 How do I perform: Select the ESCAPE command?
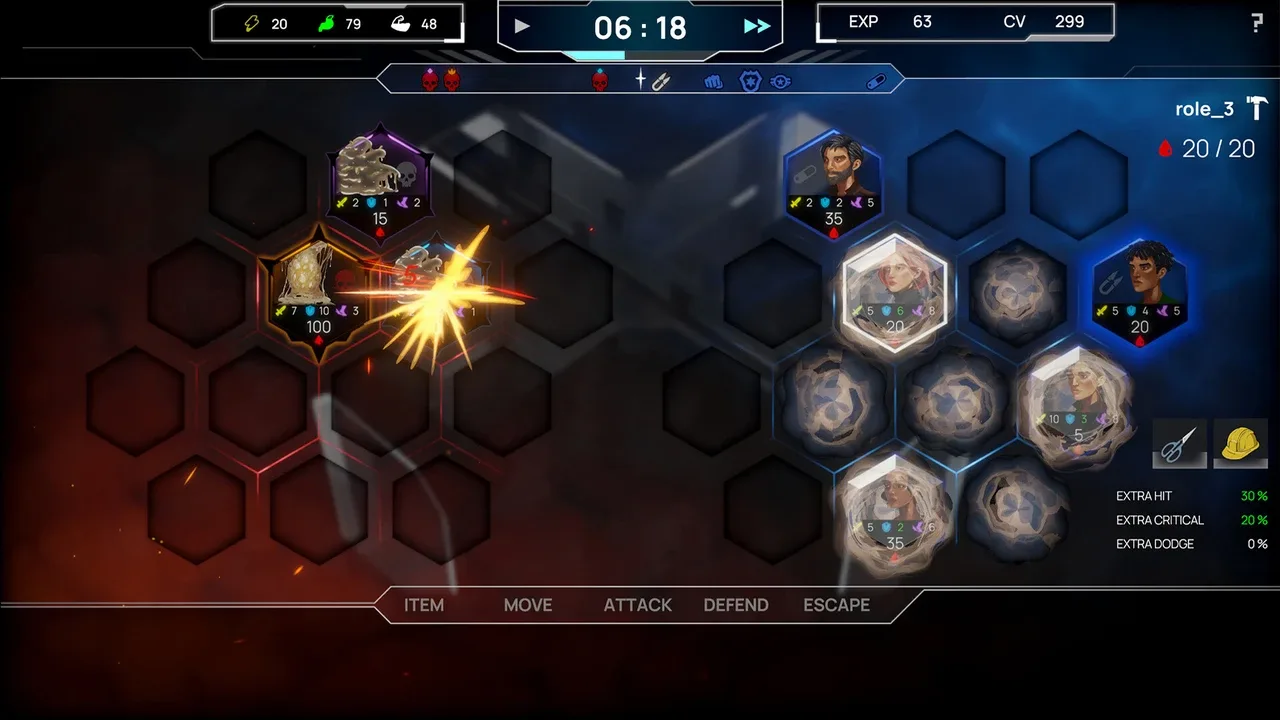click(837, 605)
